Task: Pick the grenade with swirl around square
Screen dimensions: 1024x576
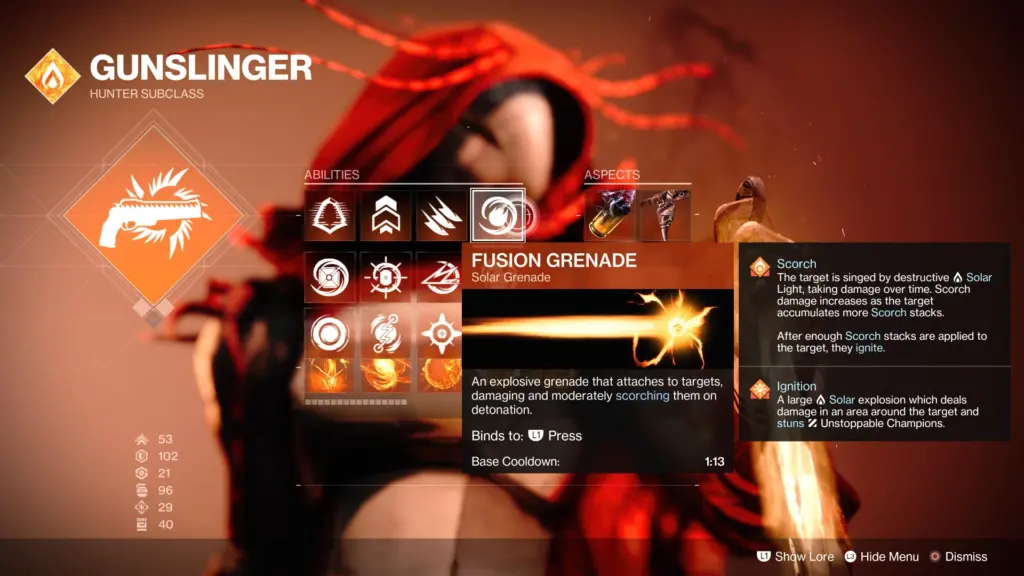Action: (330, 277)
